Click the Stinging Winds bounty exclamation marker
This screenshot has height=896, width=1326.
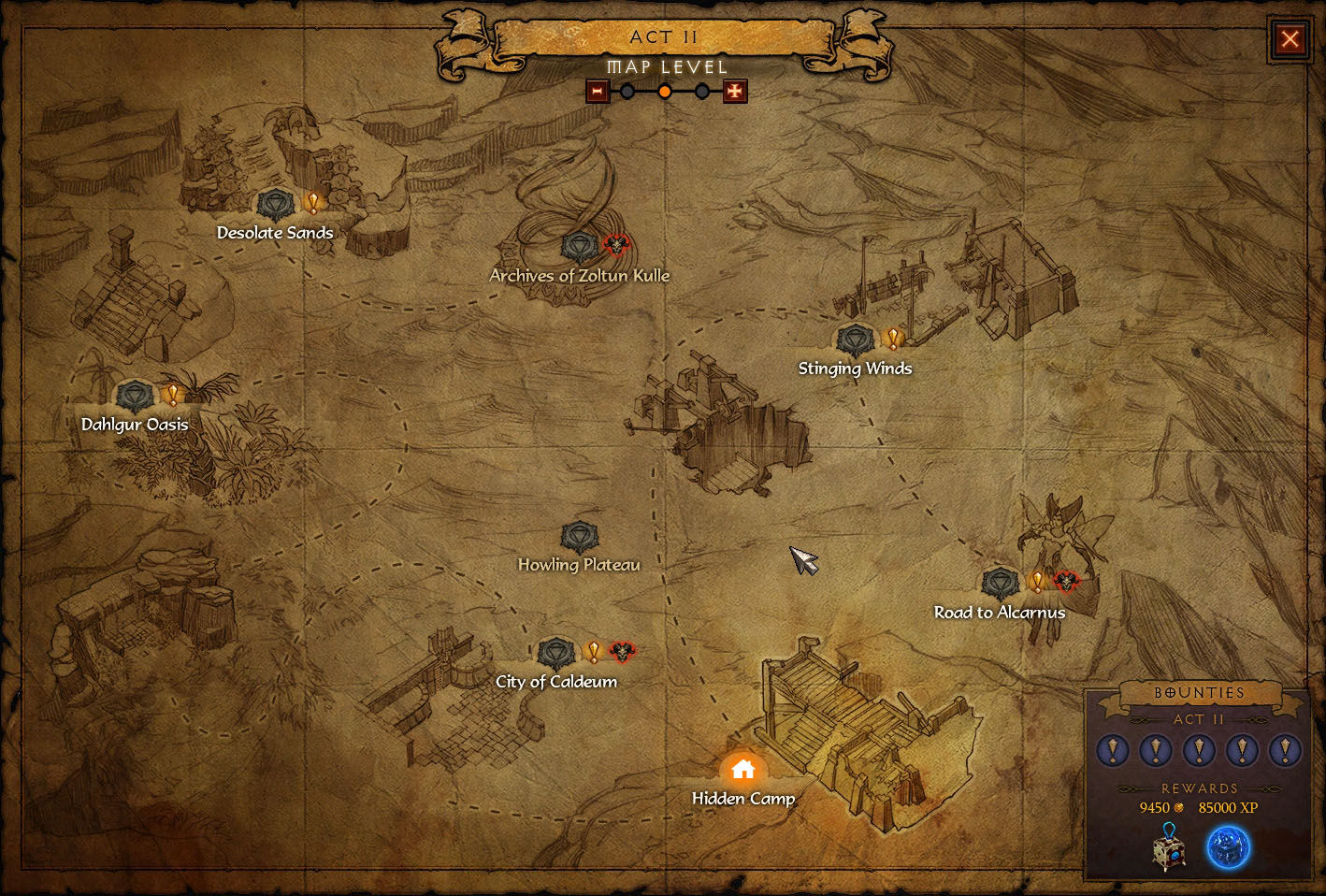893,339
